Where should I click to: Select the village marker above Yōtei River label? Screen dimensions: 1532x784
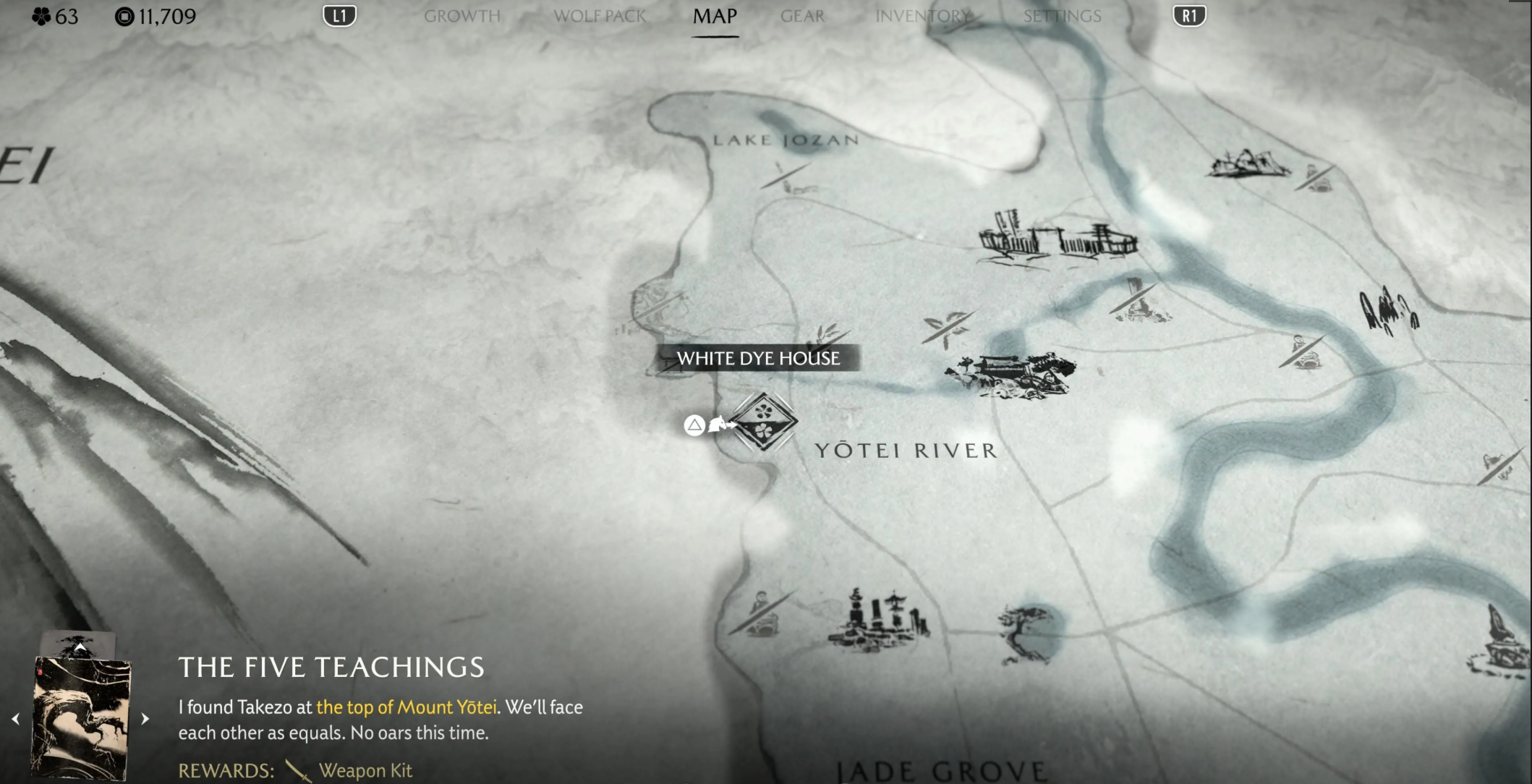pyautogui.click(x=1010, y=375)
